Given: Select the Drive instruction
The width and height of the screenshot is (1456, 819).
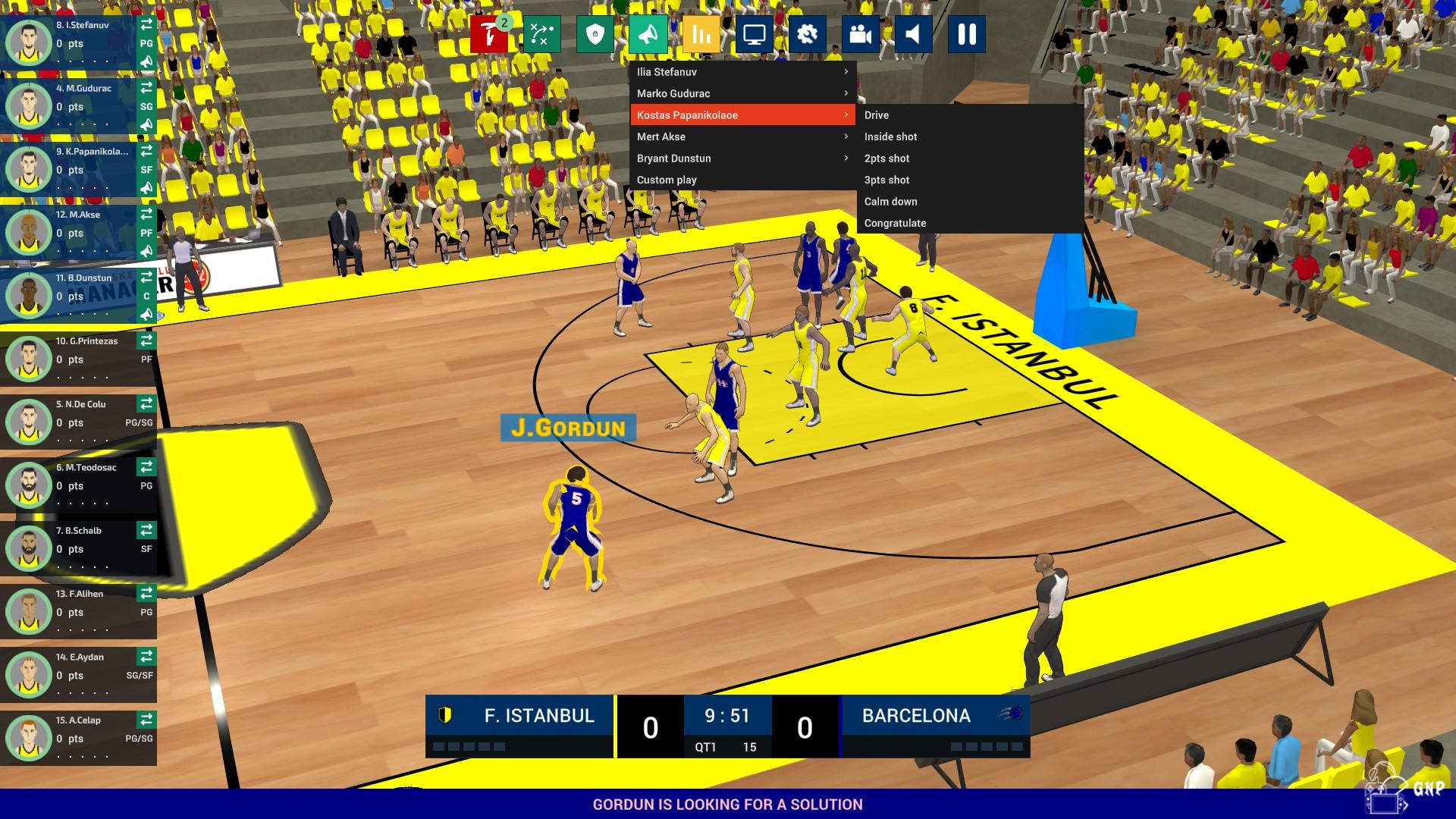Looking at the screenshot, I should [x=877, y=115].
